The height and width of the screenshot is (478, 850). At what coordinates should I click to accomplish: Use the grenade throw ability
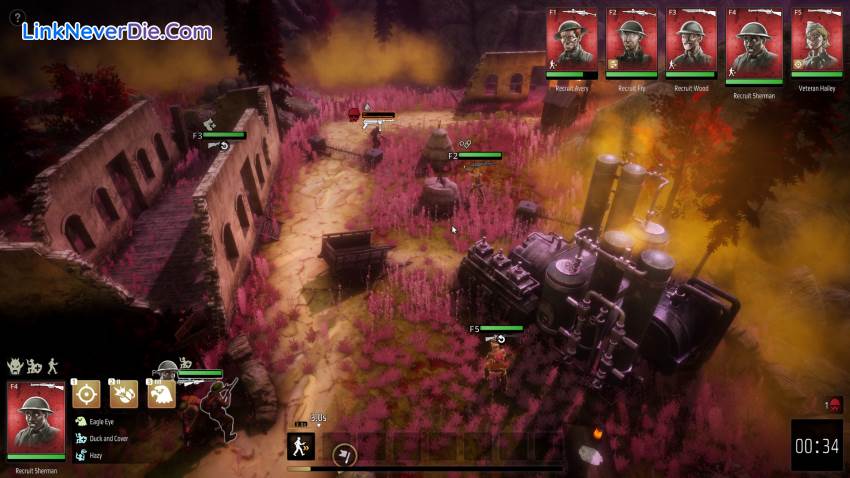click(124, 394)
